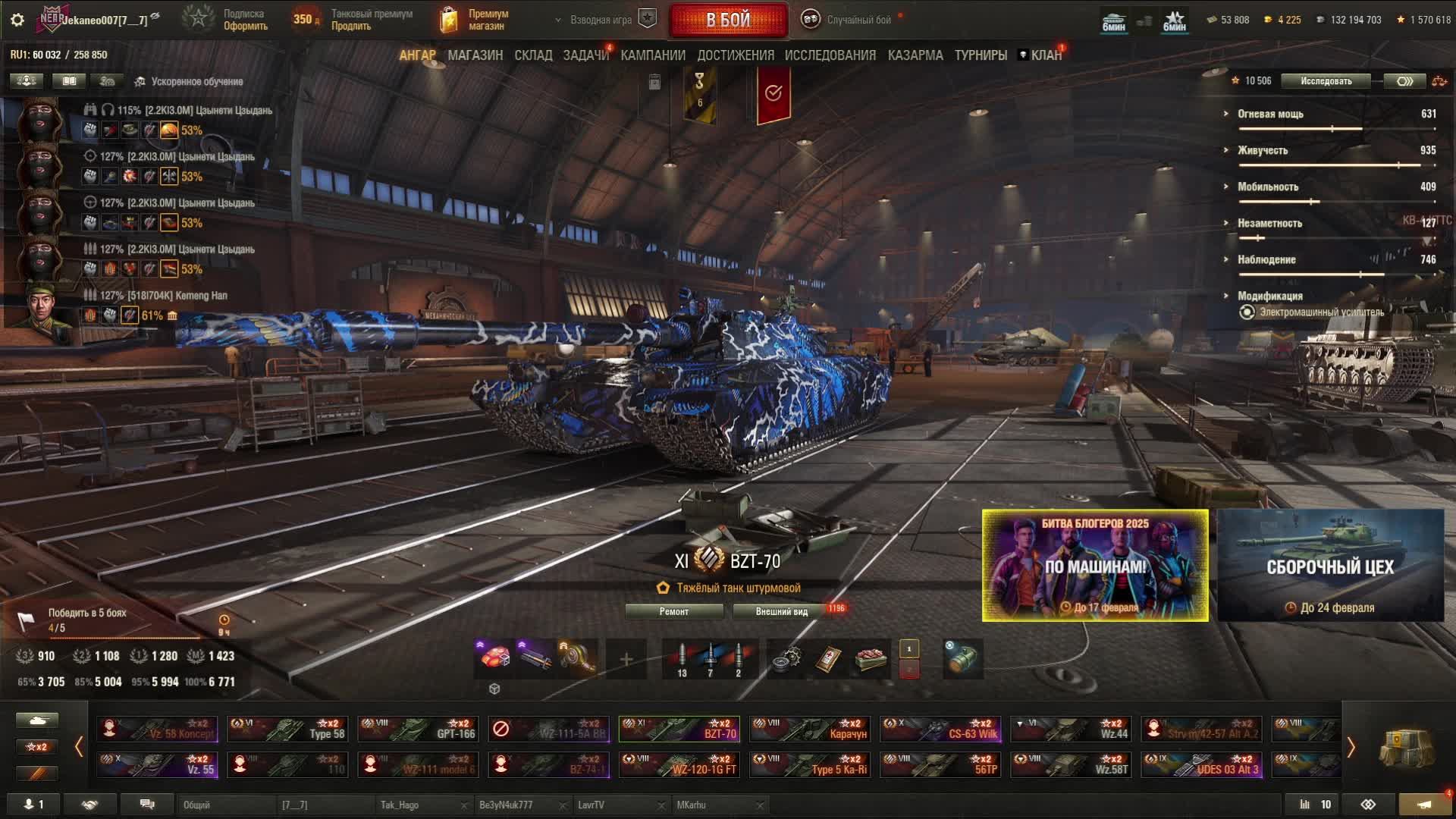Go to the ЗАДАЧИ tab
This screenshot has height=819, width=1456.
585,55
